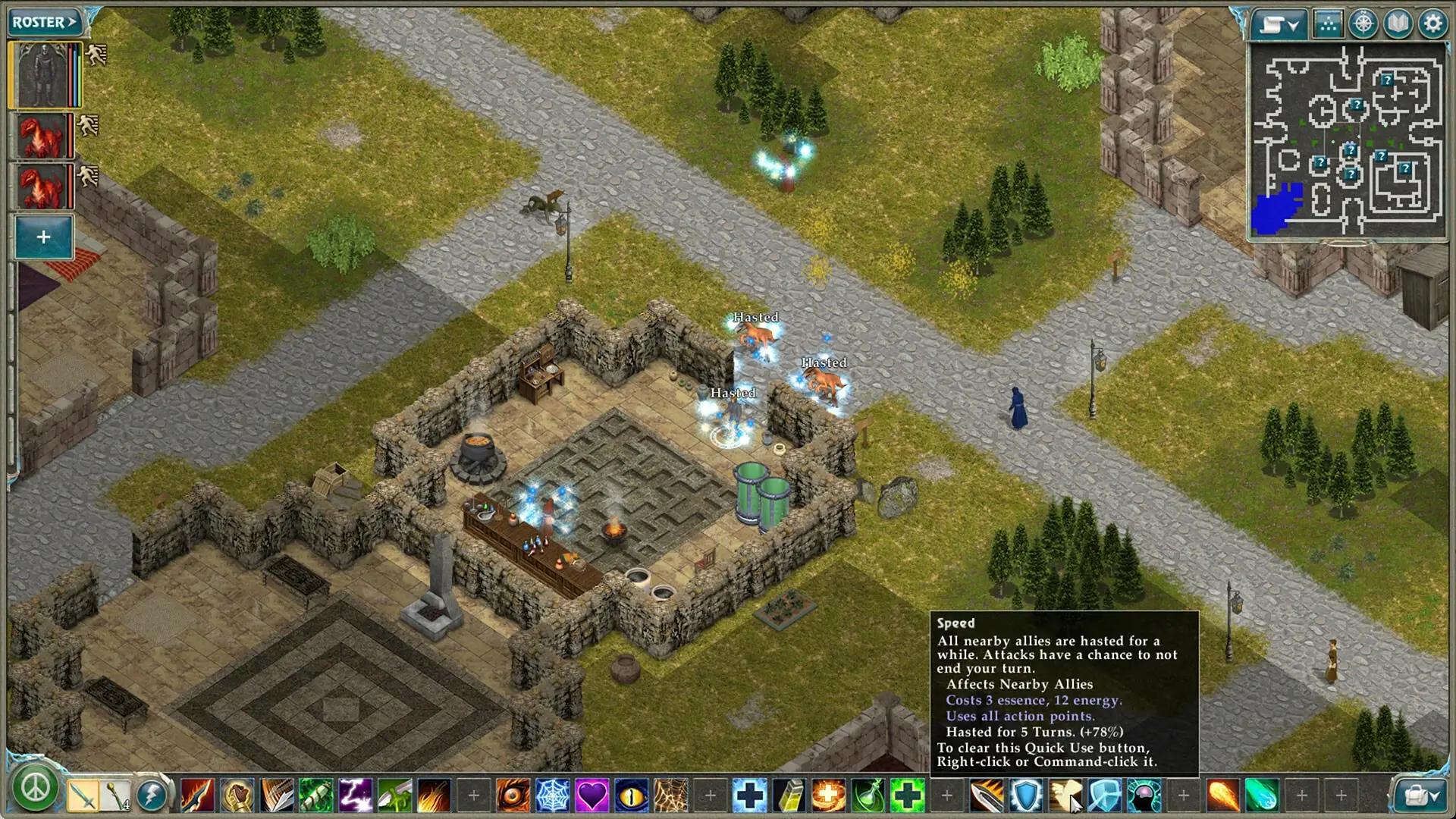Image resolution: width=1456 pixels, height=819 pixels.
Task: Select the wand item slot
Action: click(116, 795)
